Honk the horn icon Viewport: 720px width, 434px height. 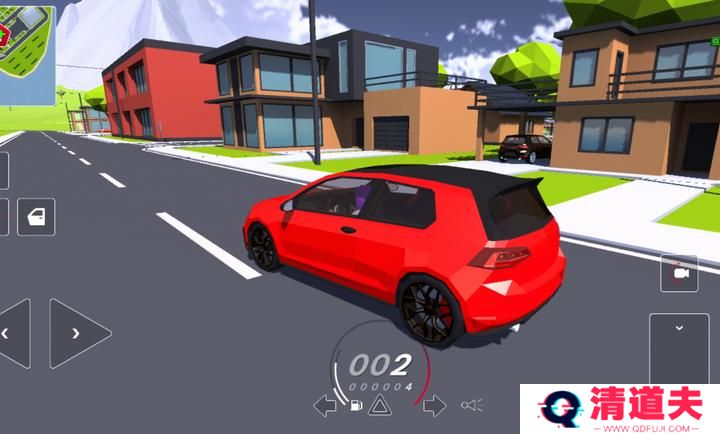(x=472, y=405)
